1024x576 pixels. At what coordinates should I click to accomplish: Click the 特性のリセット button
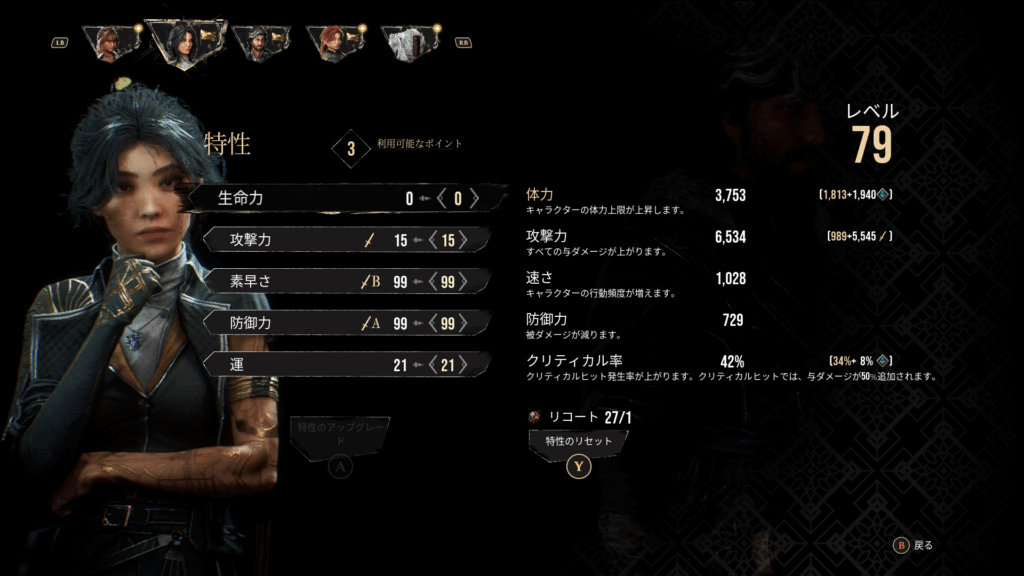[x=578, y=440]
